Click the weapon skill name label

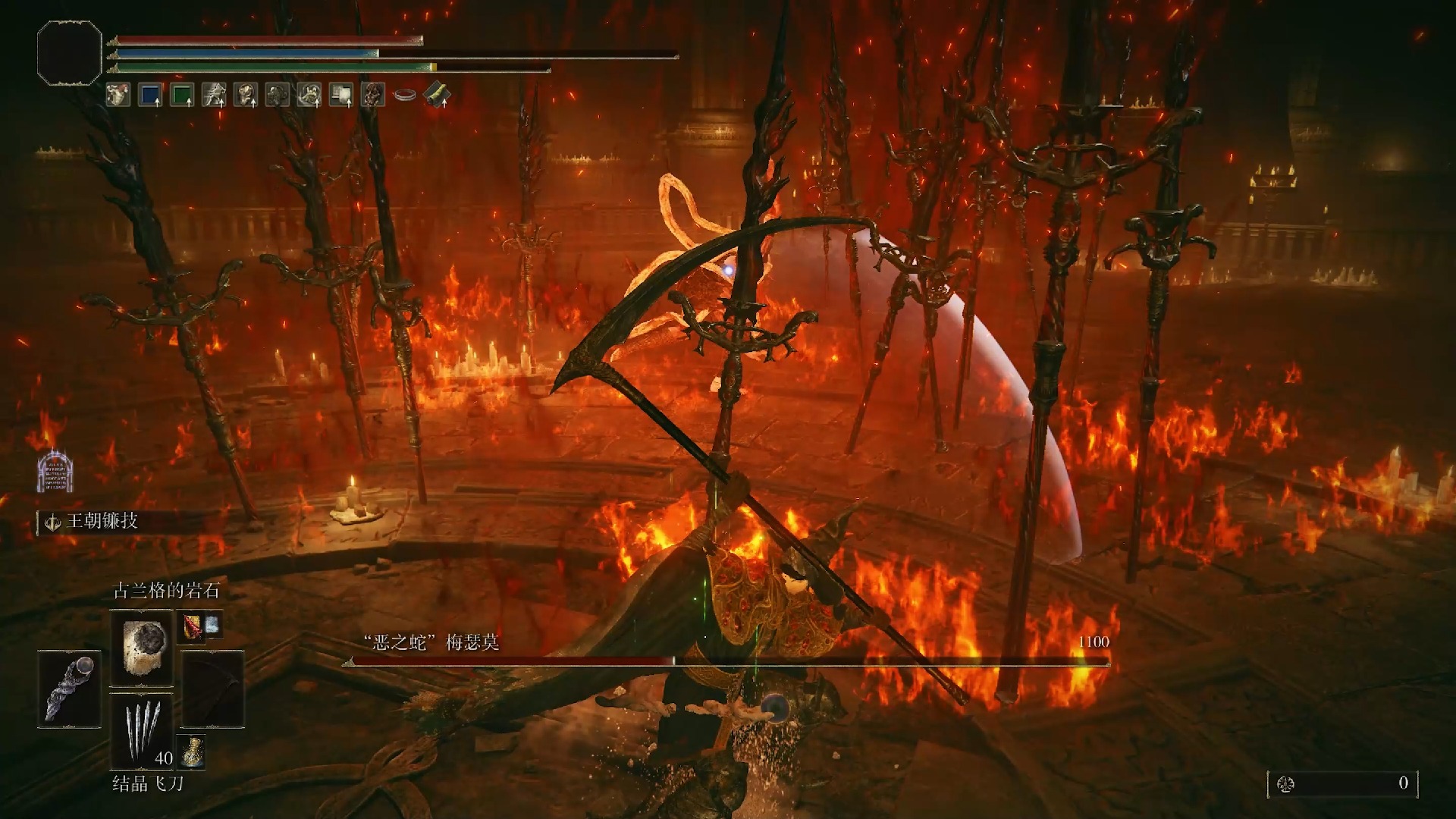click(x=102, y=522)
